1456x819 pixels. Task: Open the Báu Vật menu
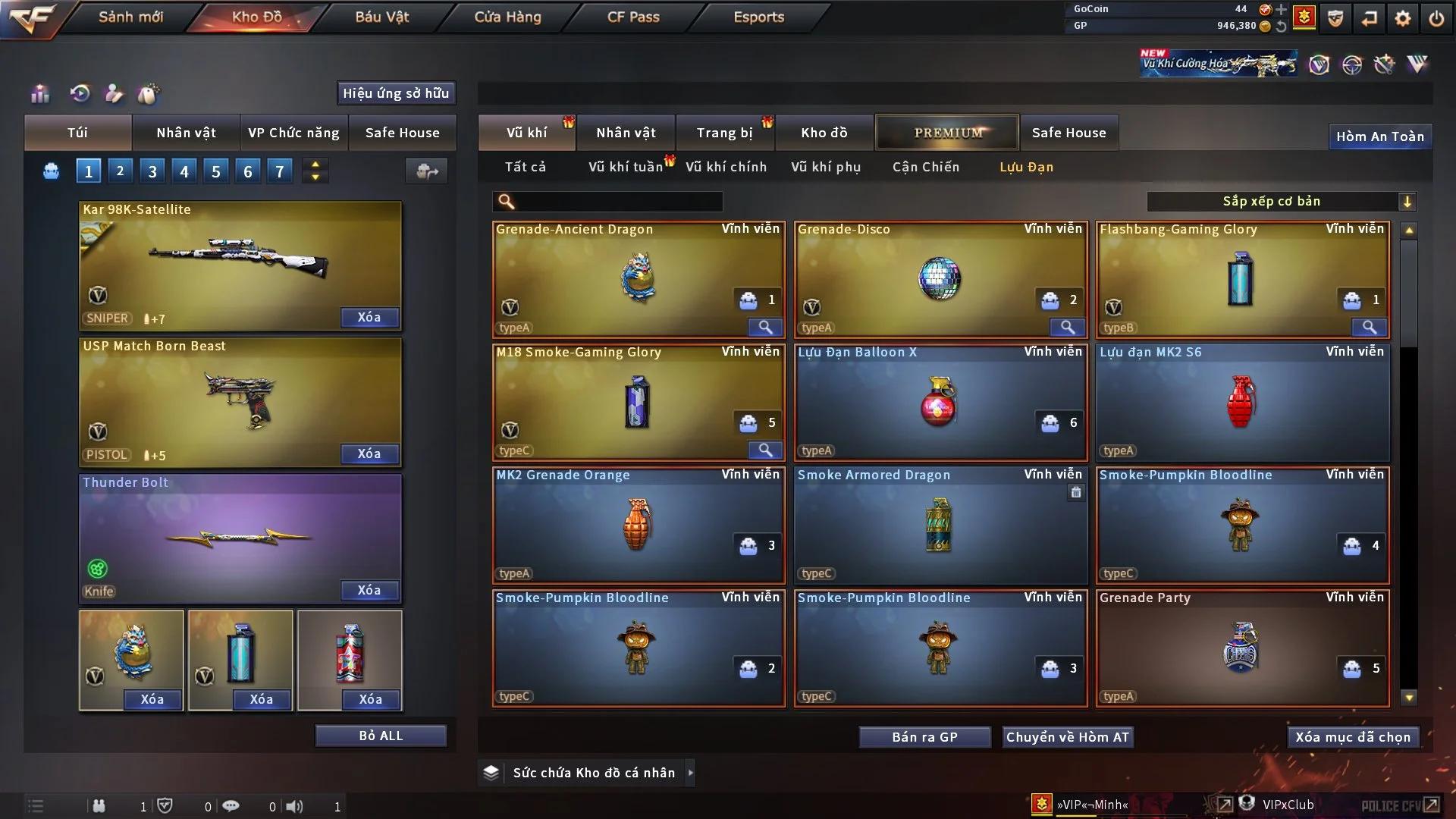tap(381, 17)
